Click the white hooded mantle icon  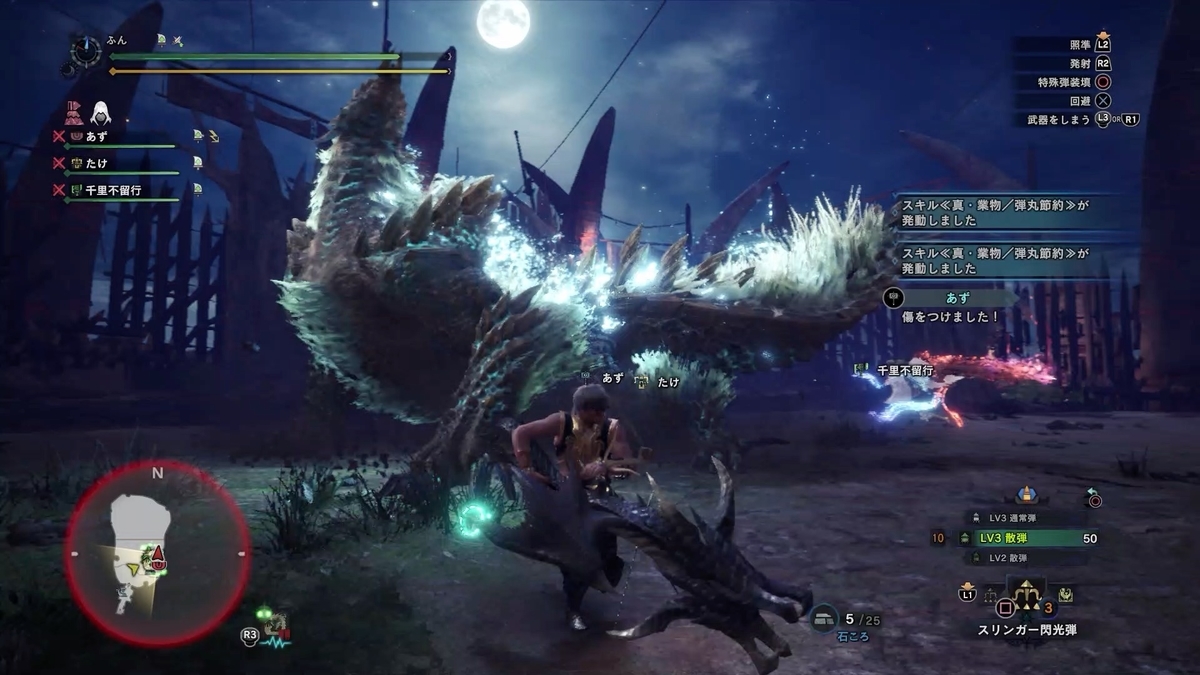point(102,113)
